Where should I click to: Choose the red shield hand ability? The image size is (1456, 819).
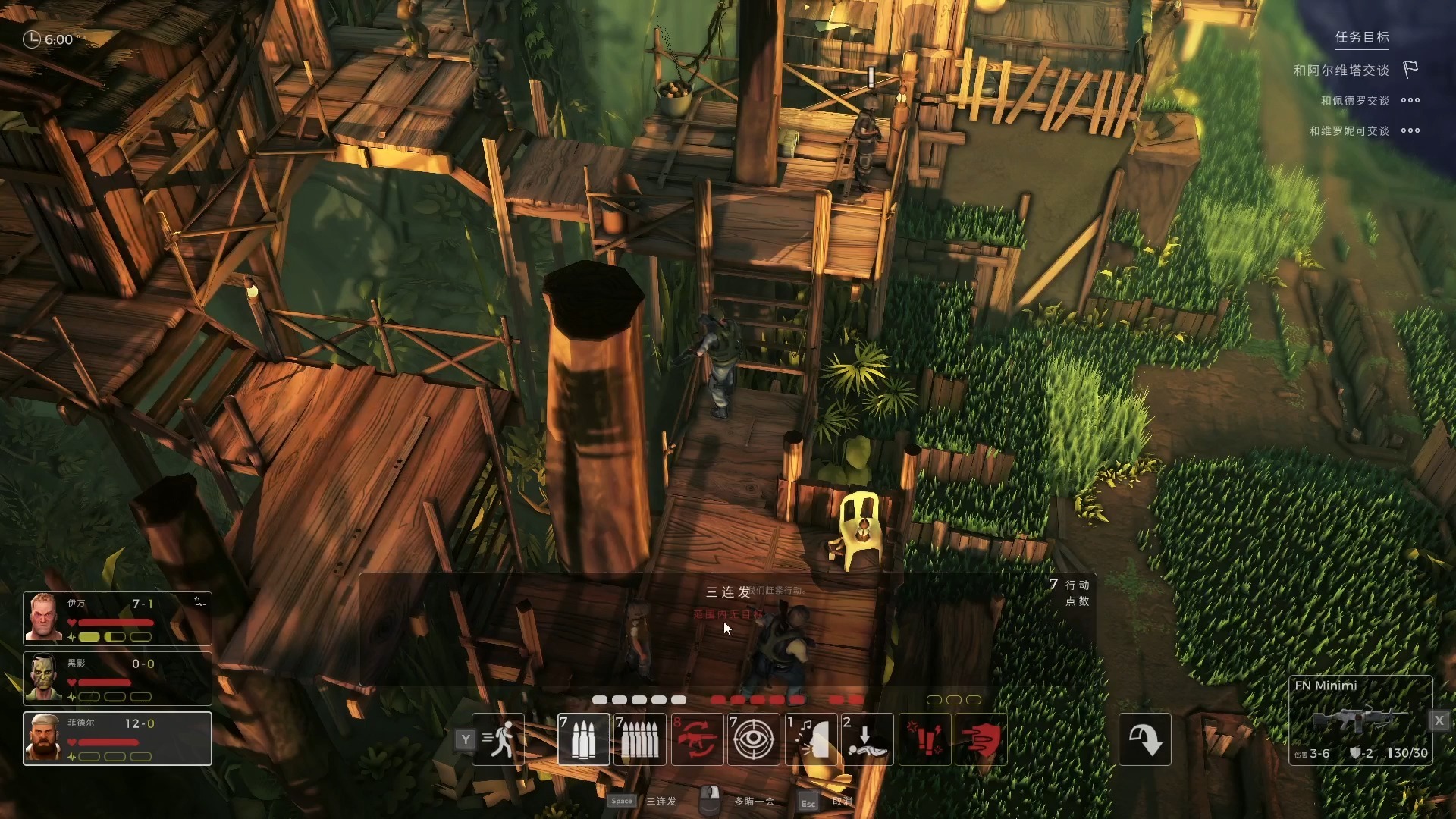[981, 739]
